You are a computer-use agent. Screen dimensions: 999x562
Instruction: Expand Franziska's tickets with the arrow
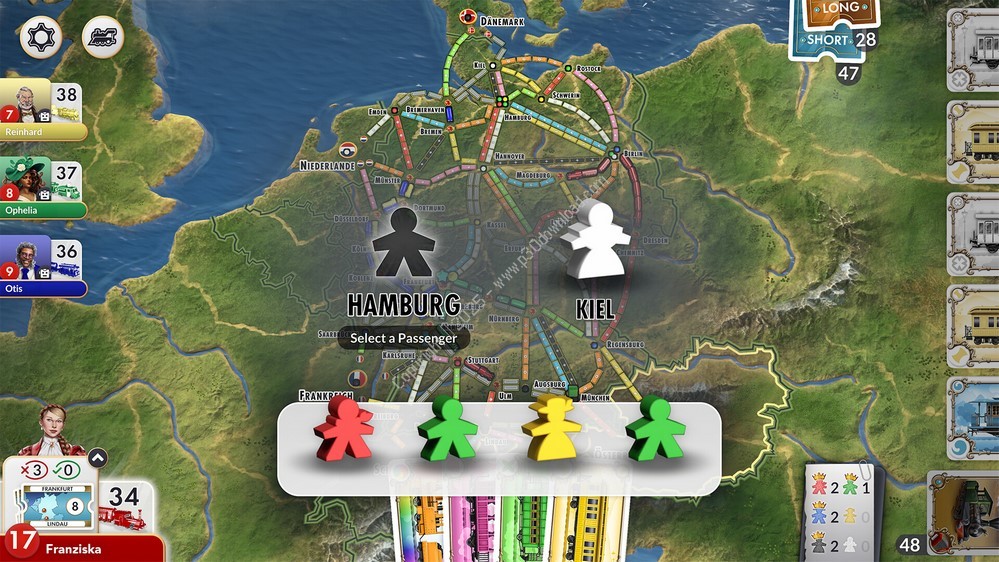(98, 458)
